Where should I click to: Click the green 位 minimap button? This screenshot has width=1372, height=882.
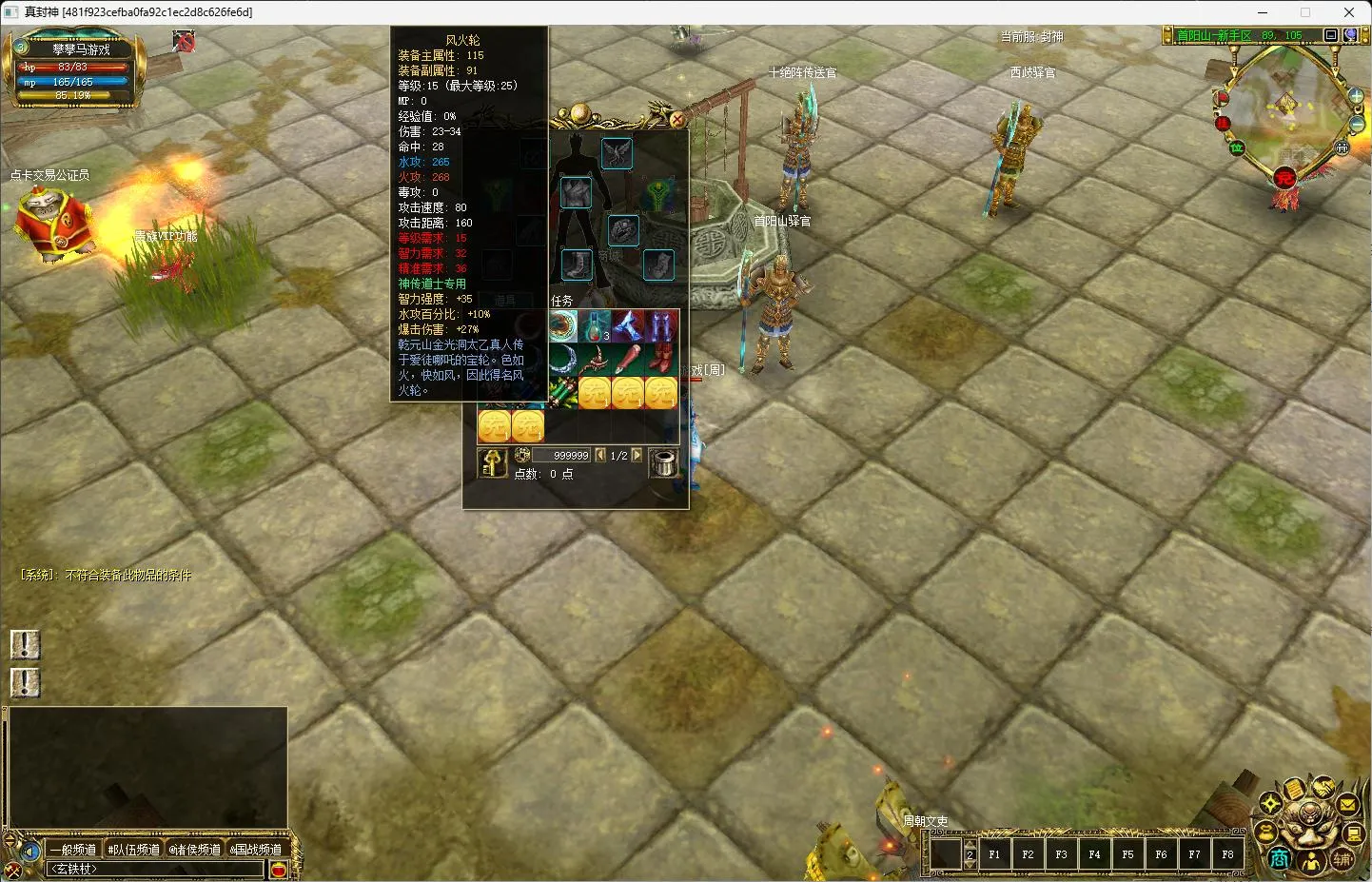[1237, 147]
